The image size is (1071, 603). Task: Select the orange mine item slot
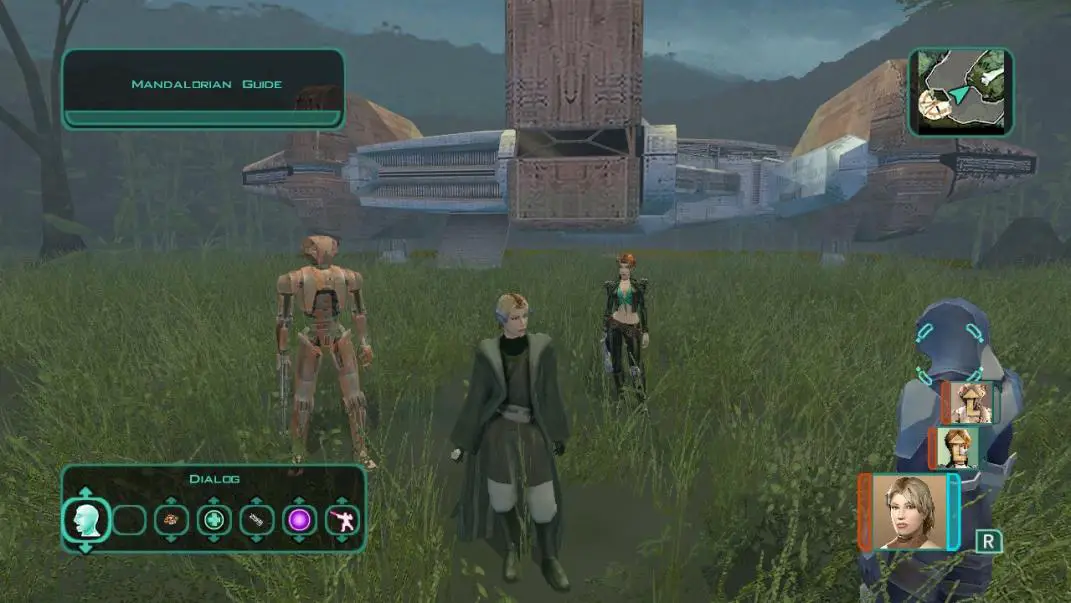[171, 520]
